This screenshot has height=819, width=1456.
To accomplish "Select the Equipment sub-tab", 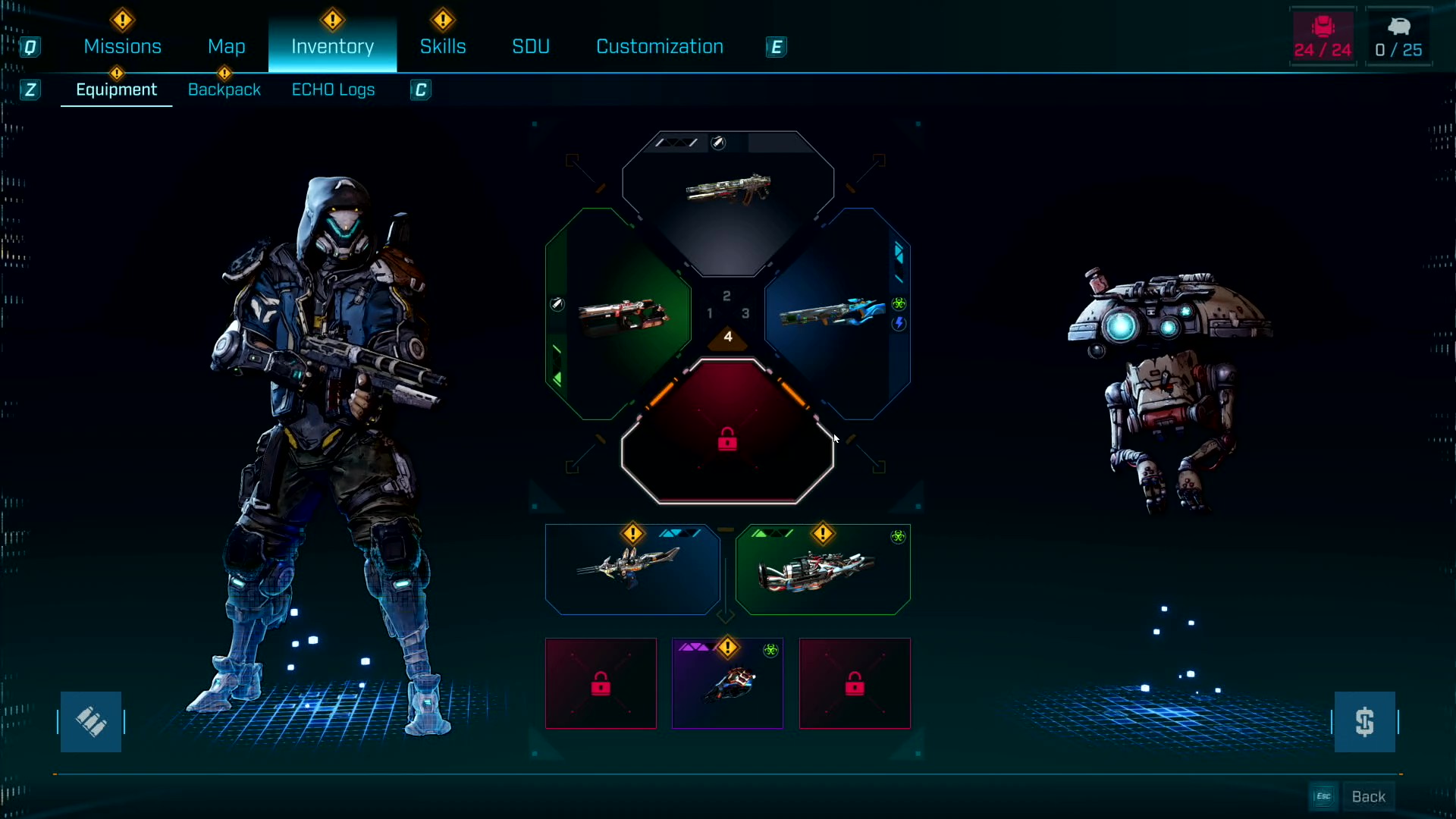I will click(x=116, y=89).
